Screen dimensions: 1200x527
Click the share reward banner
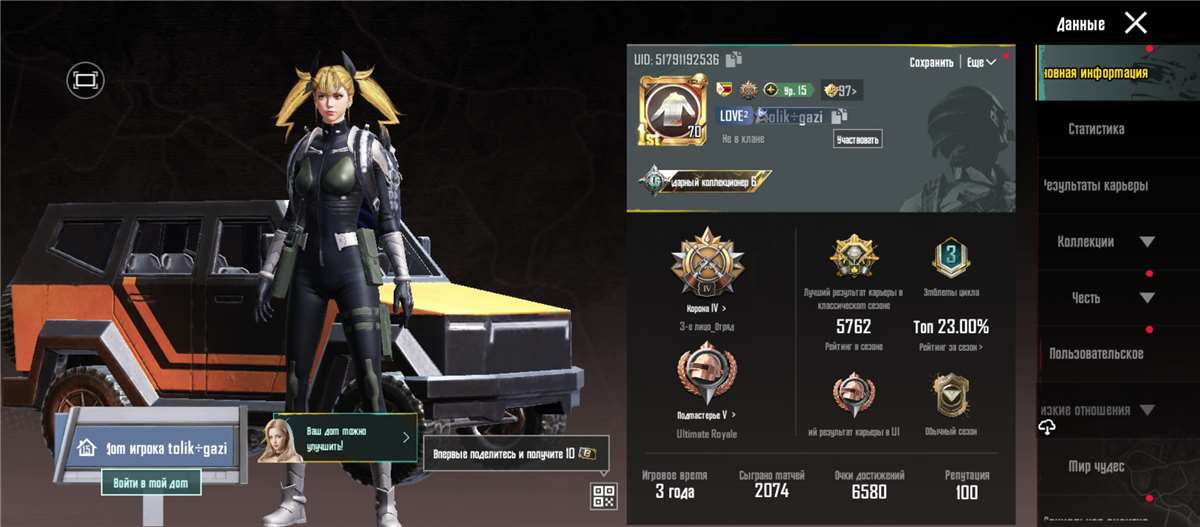(516, 453)
